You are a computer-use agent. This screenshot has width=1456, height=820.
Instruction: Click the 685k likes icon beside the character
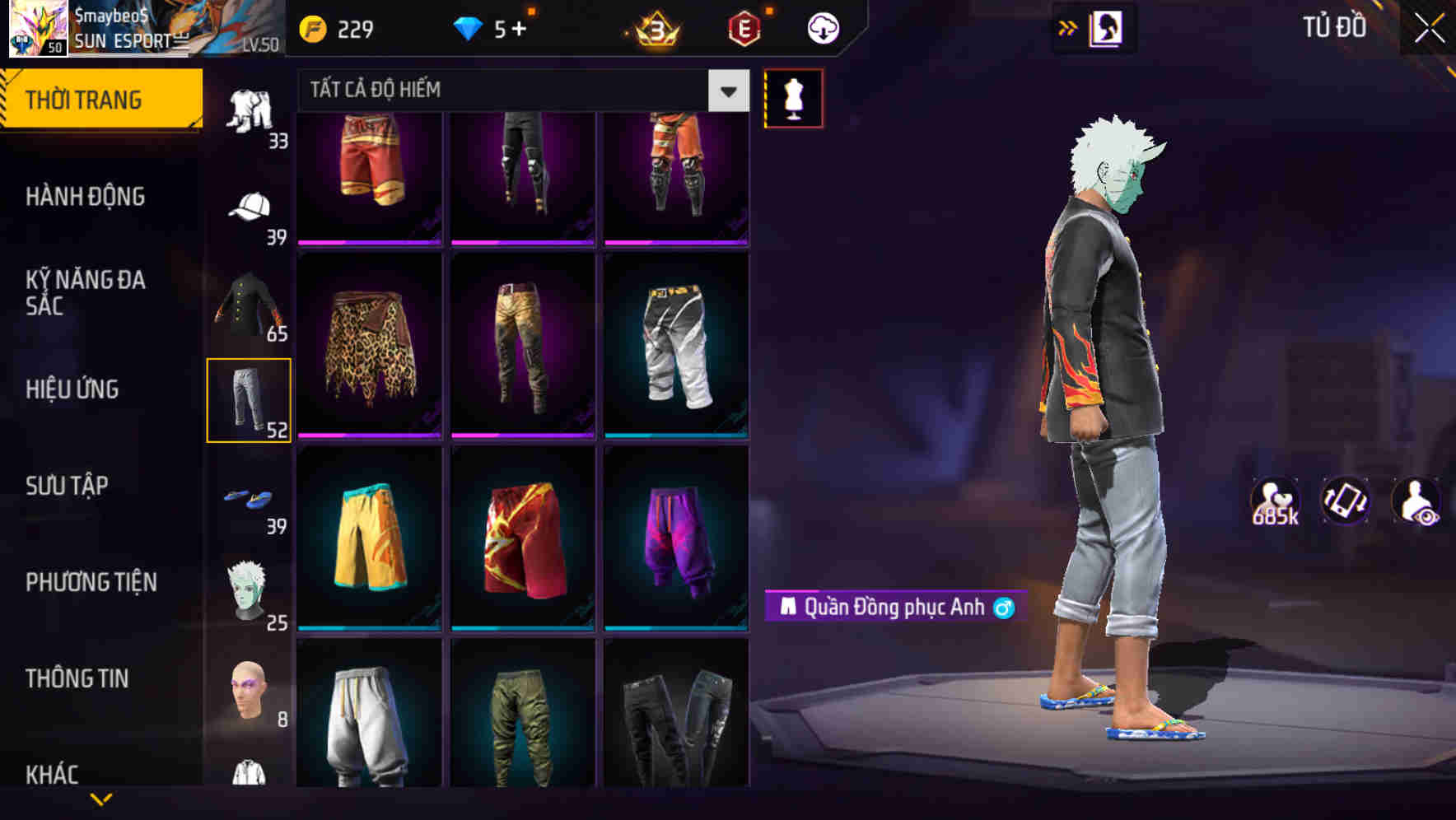pyautogui.click(x=1275, y=502)
